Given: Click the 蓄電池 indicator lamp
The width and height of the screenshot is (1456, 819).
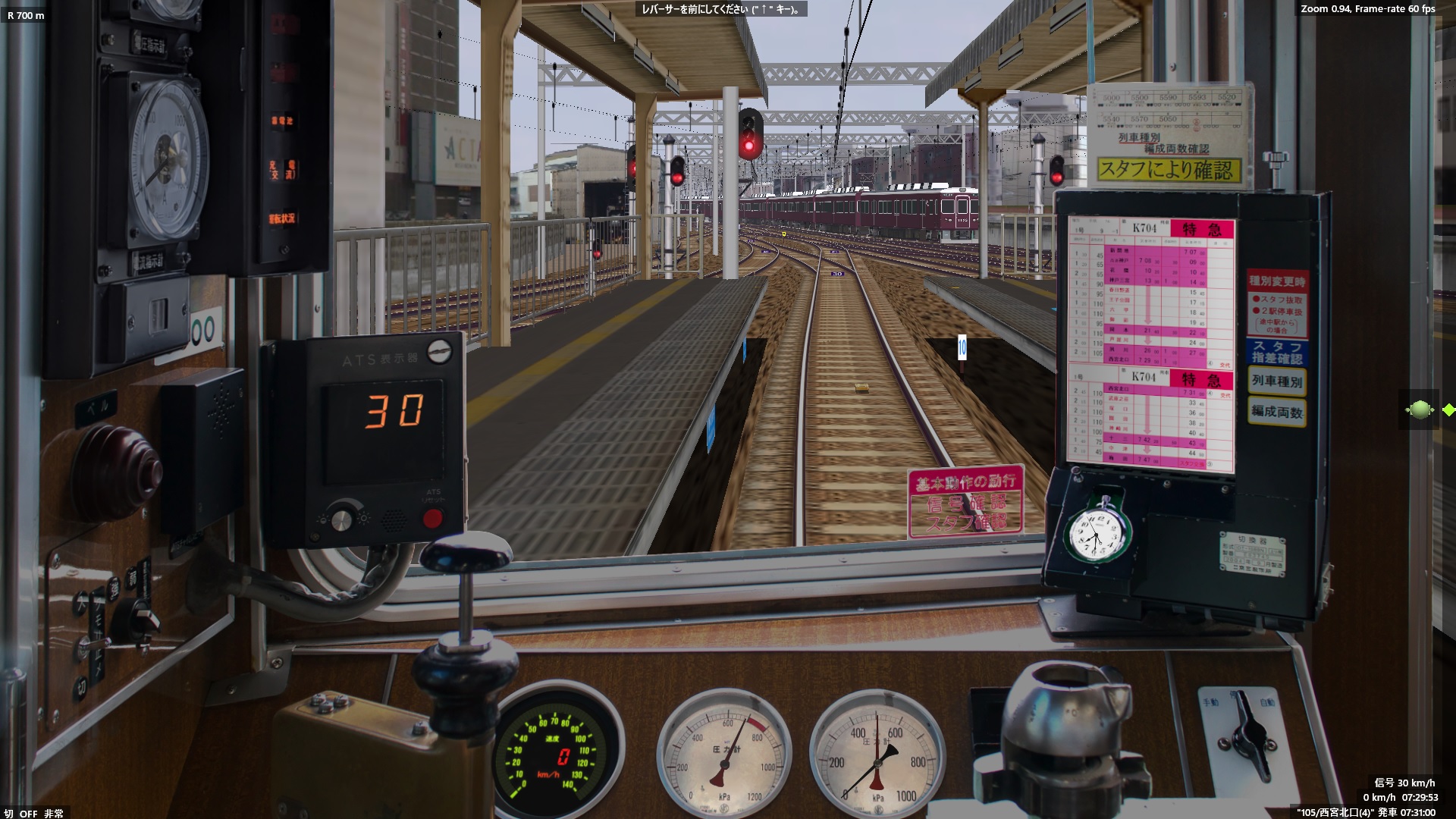Looking at the screenshot, I should coord(283,120).
